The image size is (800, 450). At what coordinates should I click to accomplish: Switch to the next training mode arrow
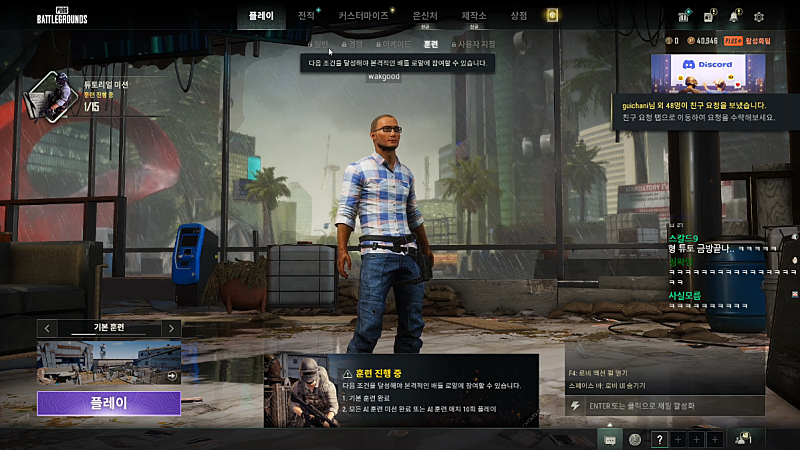pyautogui.click(x=171, y=328)
